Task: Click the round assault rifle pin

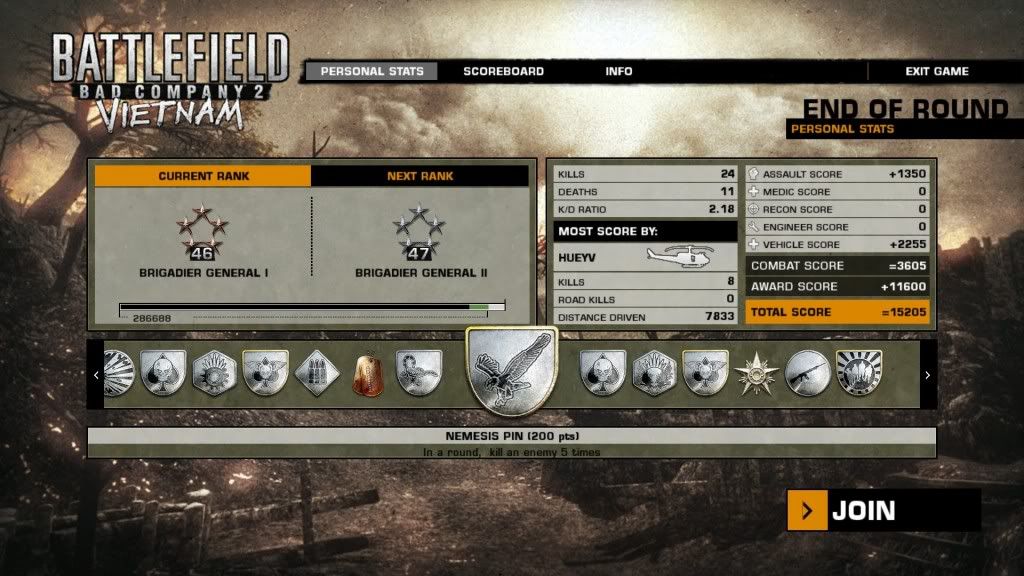Action: coord(807,373)
